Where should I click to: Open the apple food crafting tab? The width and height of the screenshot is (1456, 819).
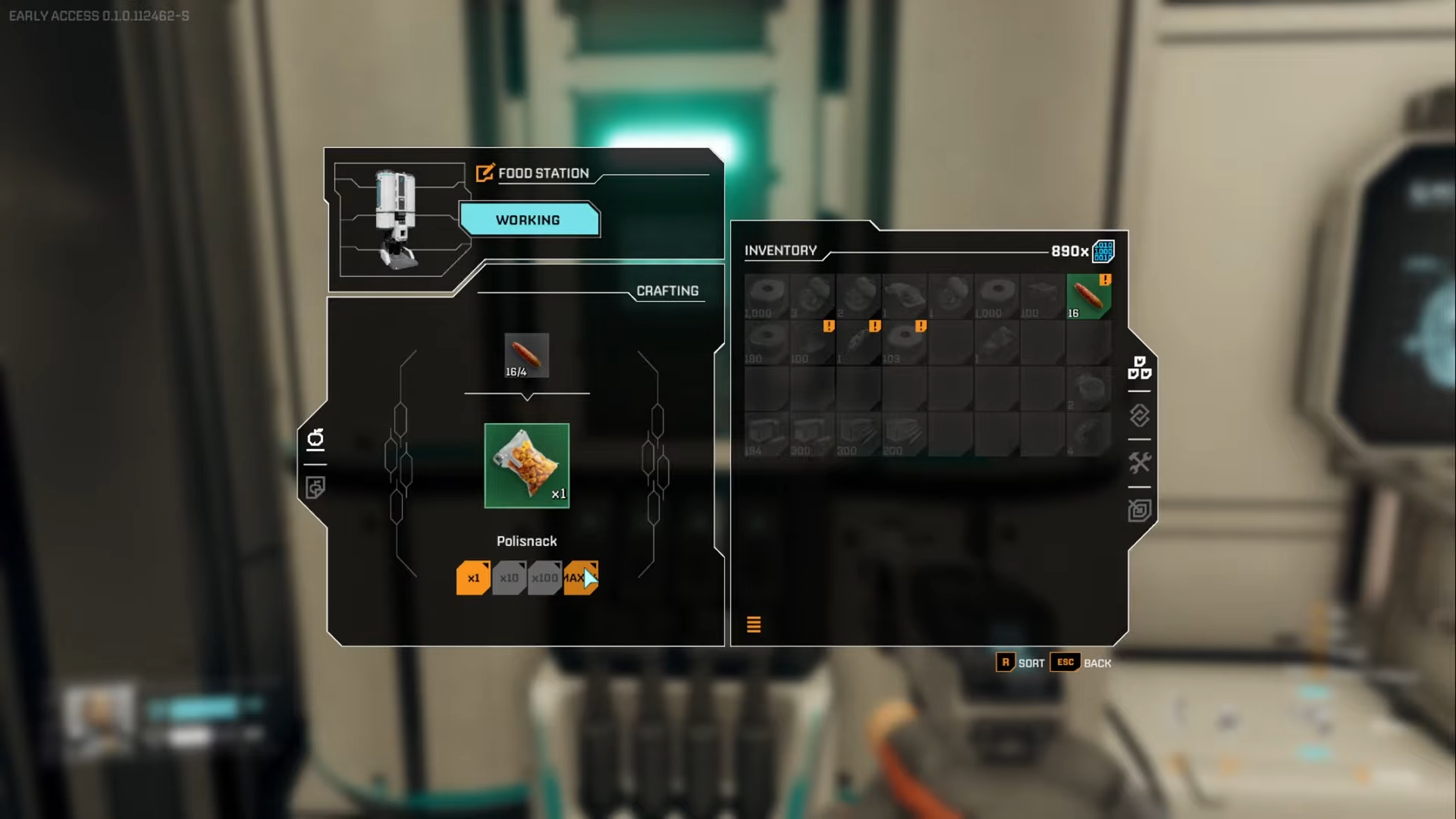tap(315, 438)
